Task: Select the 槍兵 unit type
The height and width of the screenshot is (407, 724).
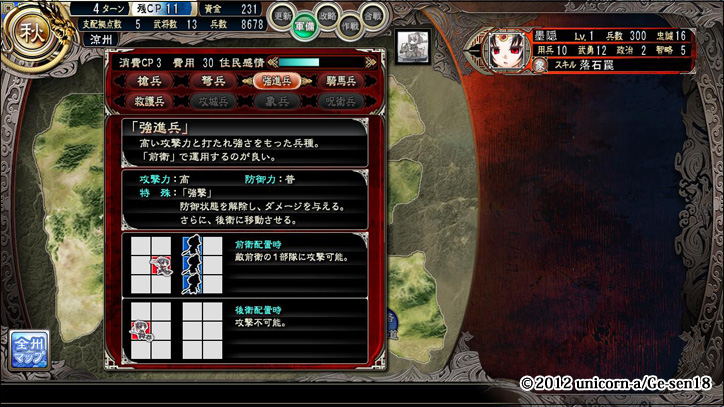Action: [x=156, y=81]
